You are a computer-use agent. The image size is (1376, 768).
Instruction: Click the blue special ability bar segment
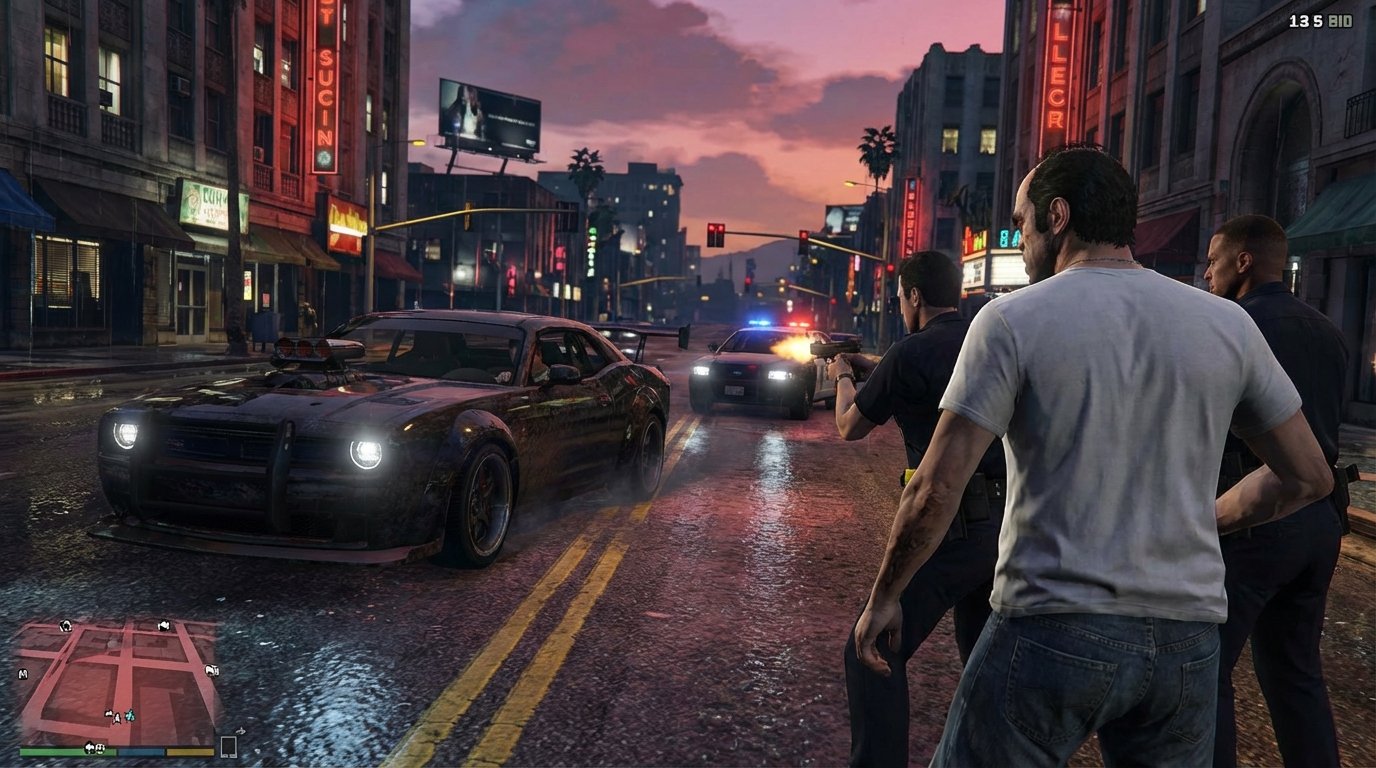pyautogui.click(x=140, y=751)
